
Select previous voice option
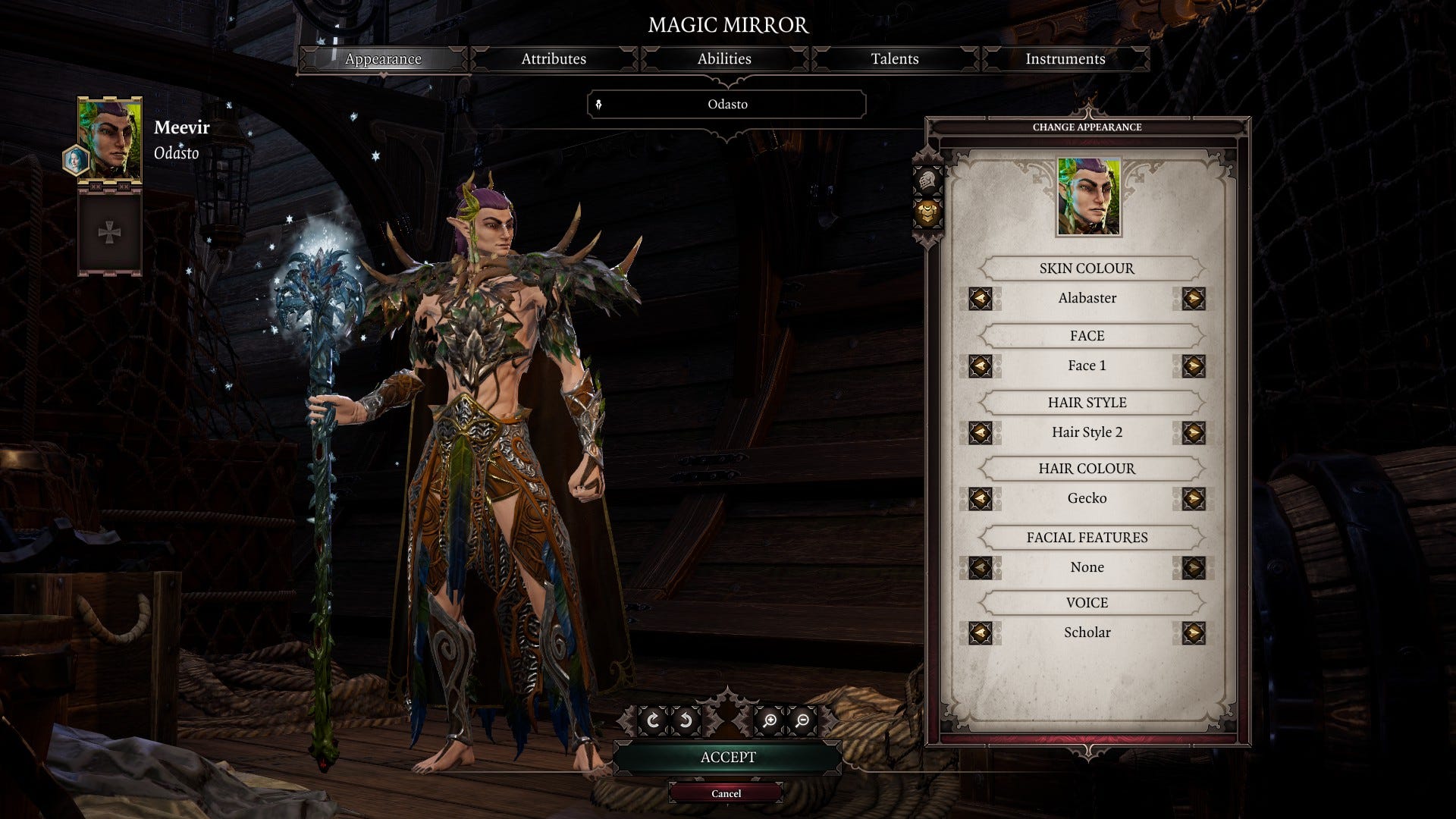click(x=980, y=633)
